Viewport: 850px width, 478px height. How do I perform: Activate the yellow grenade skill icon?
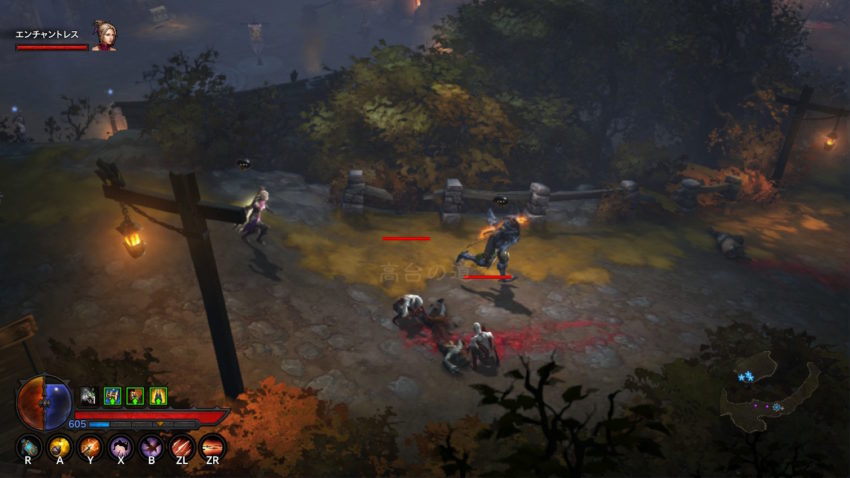59,446
